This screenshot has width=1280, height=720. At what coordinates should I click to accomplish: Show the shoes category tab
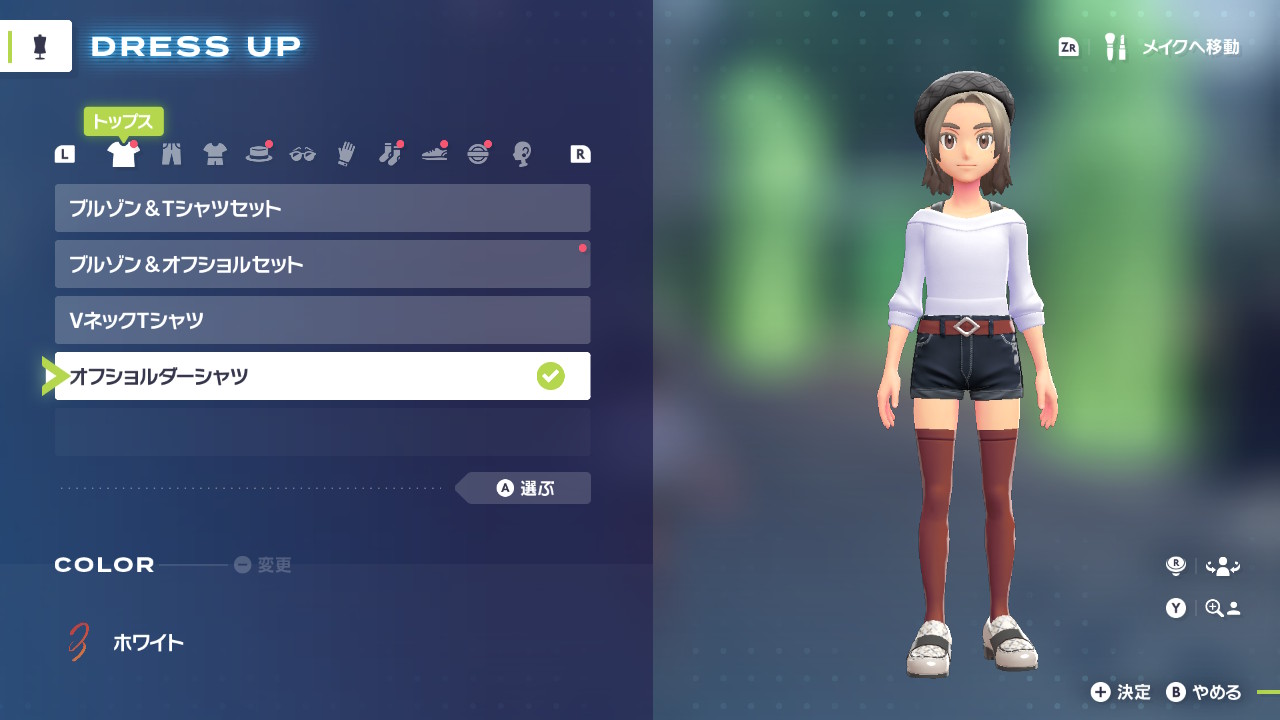tap(434, 154)
